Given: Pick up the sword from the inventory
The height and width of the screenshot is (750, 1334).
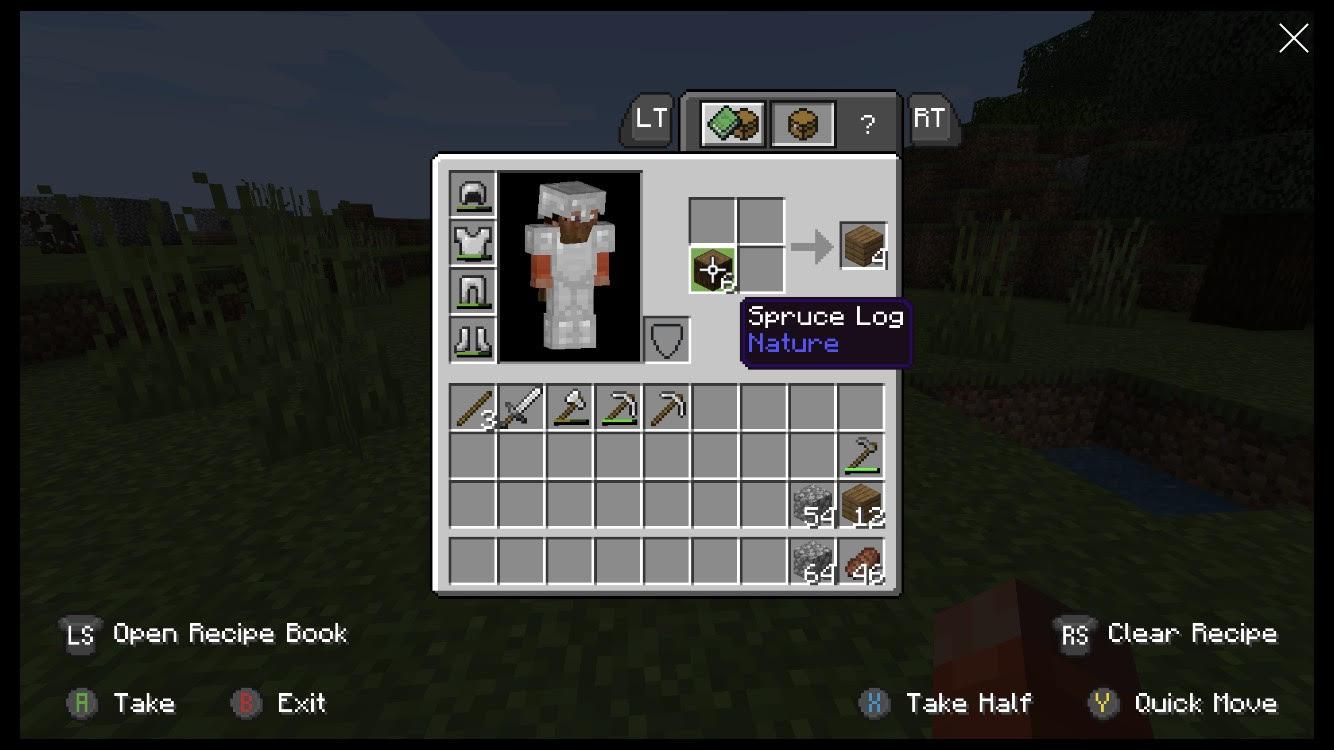Looking at the screenshot, I should pos(521,408).
